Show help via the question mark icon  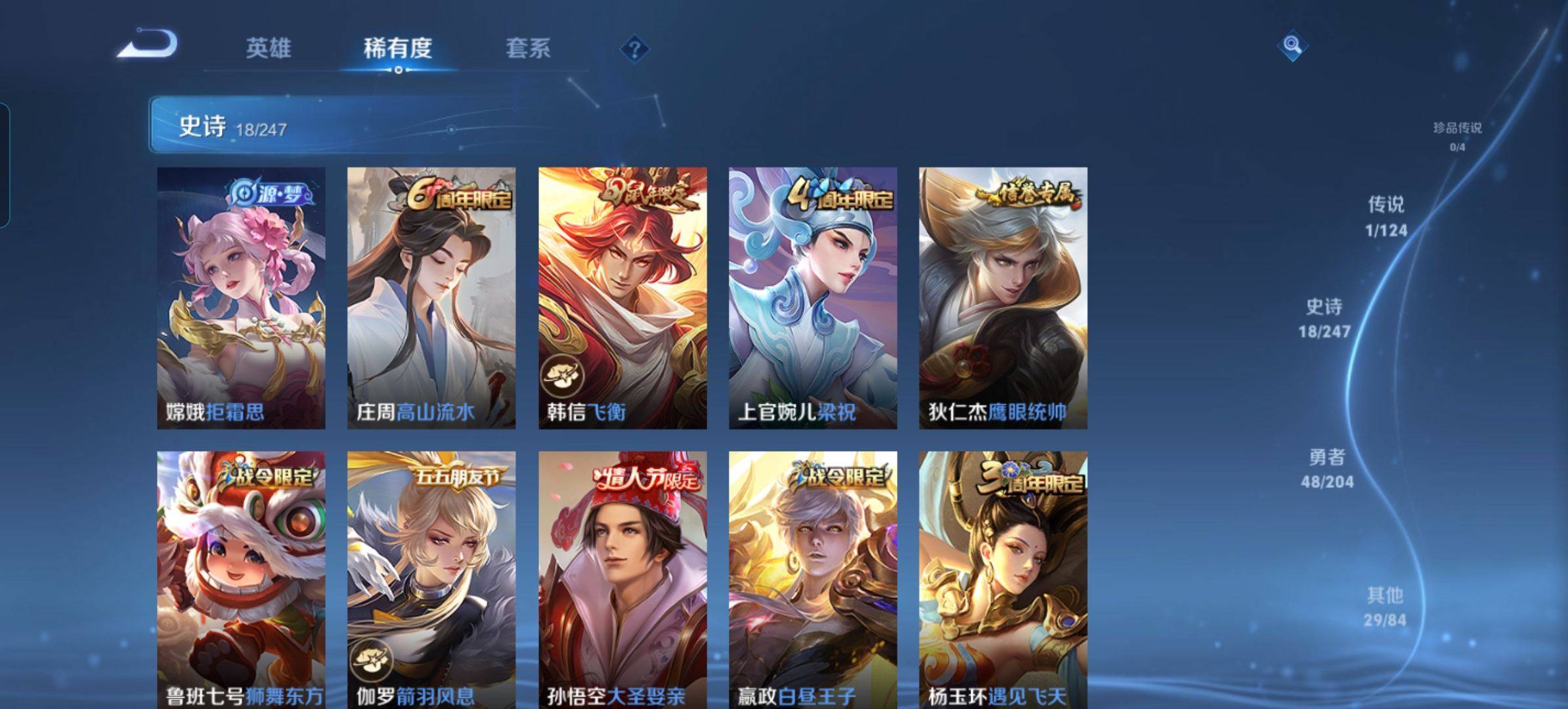(634, 49)
